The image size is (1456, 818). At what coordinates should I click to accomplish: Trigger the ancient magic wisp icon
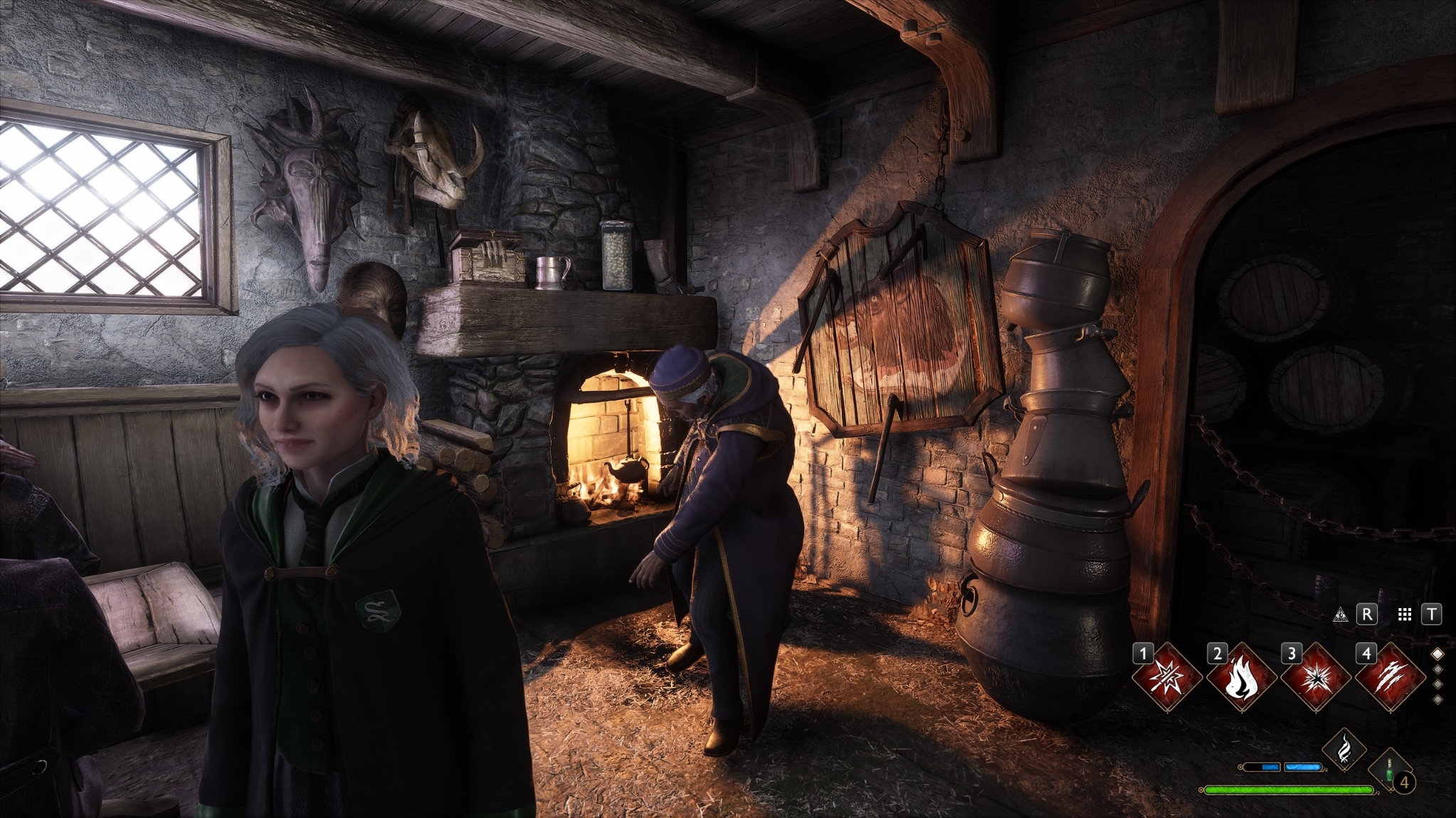[1344, 750]
